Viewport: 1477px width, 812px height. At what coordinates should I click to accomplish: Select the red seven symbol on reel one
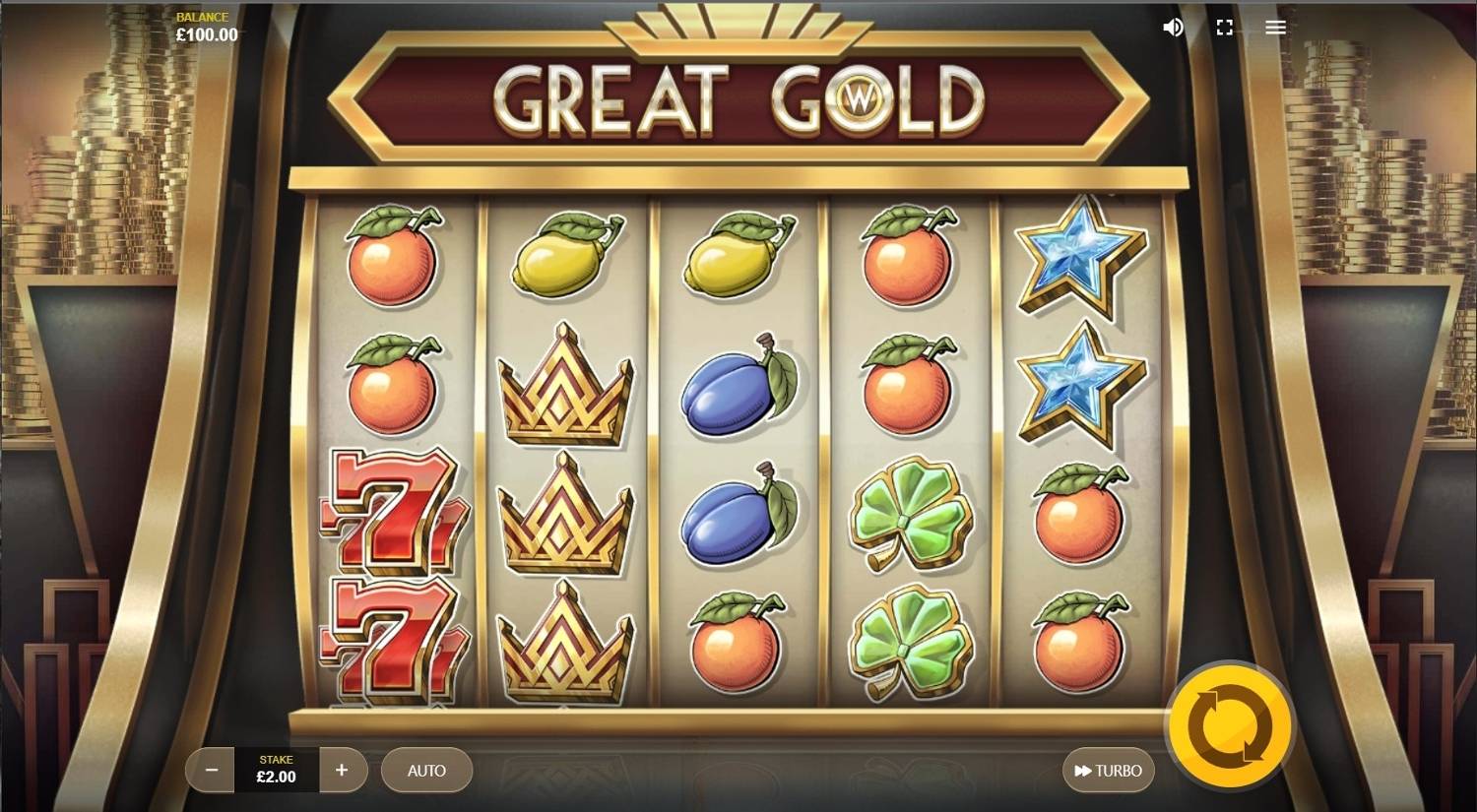(x=392, y=512)
